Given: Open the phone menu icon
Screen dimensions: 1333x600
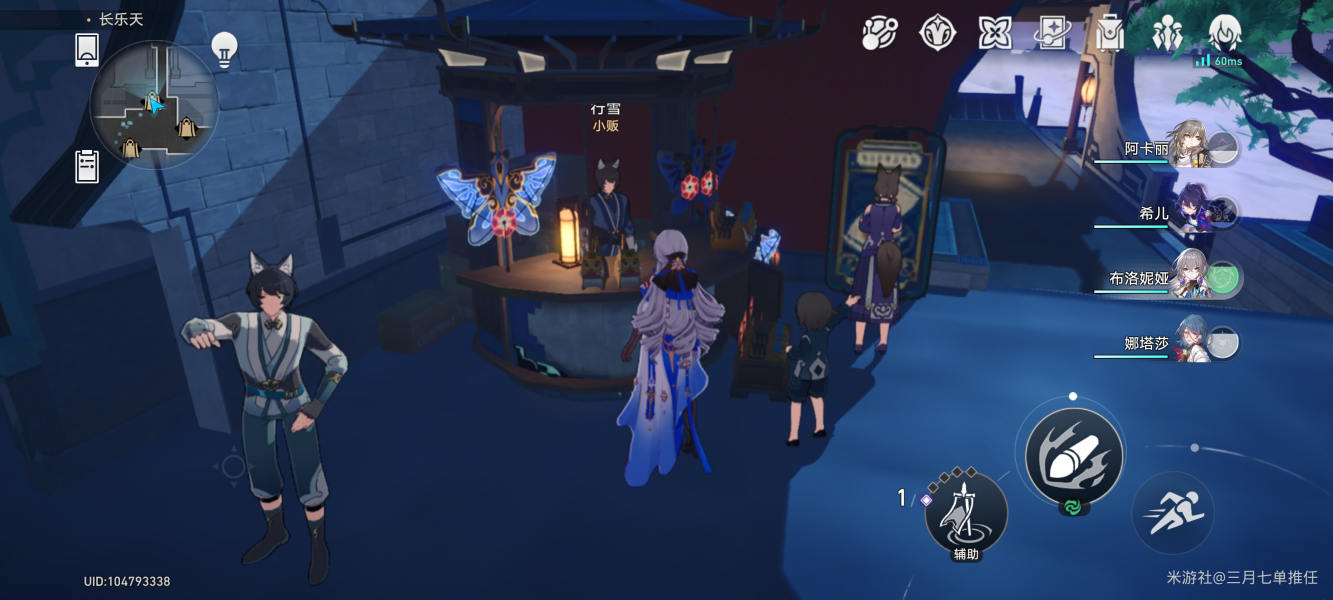Looking at the screenshot, I should point(87,50).
